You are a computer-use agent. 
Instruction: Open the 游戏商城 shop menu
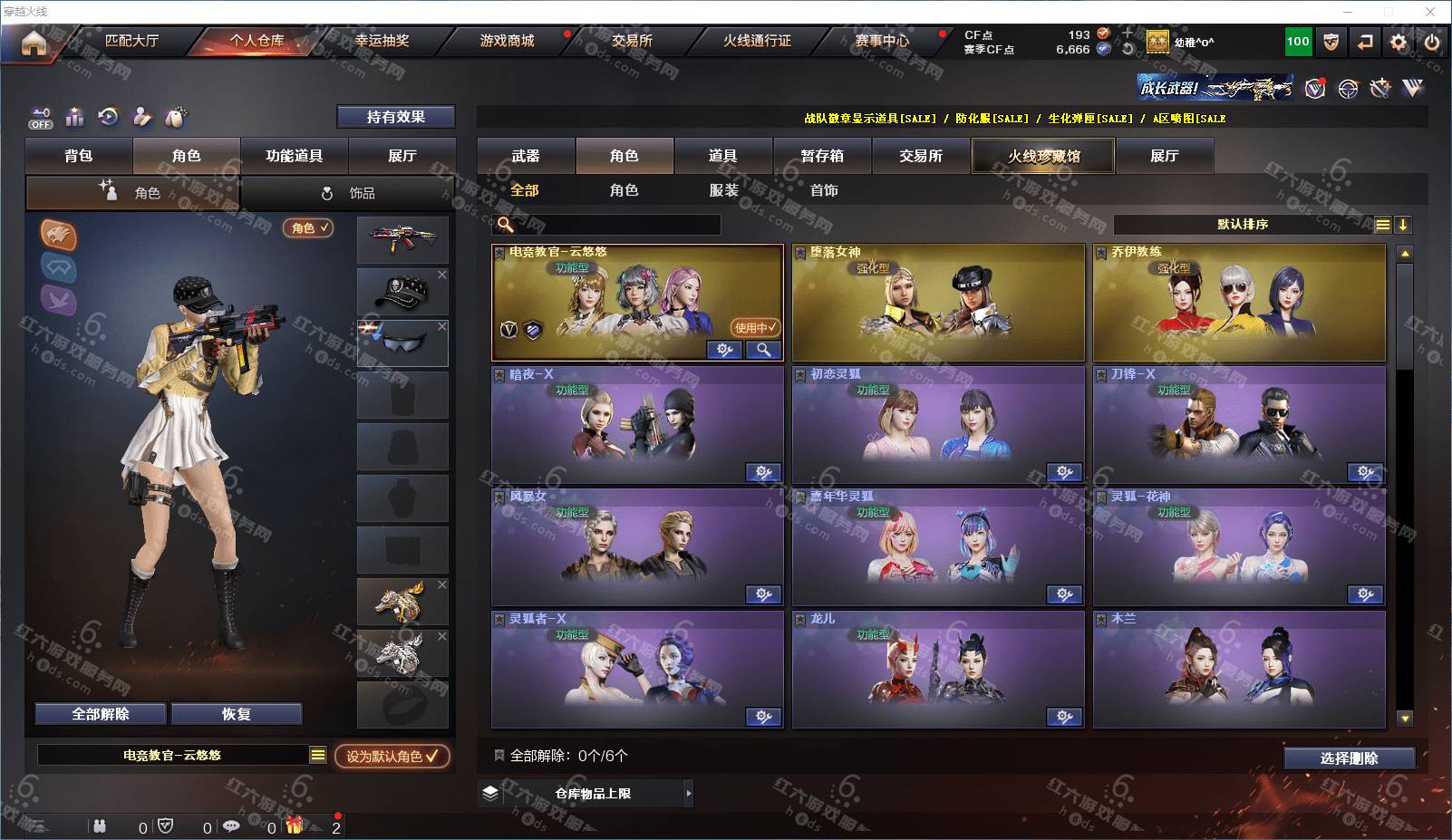(x=507, y=41)
